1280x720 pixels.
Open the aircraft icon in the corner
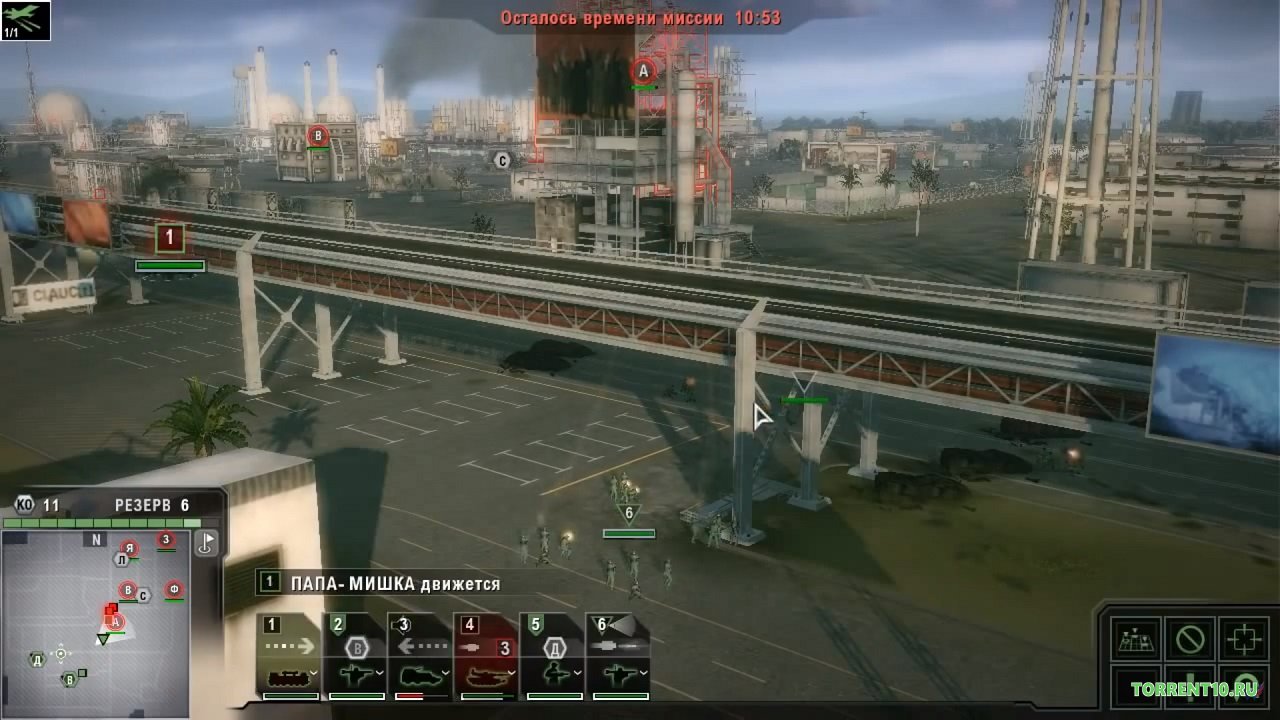click(x=25, y=20)
